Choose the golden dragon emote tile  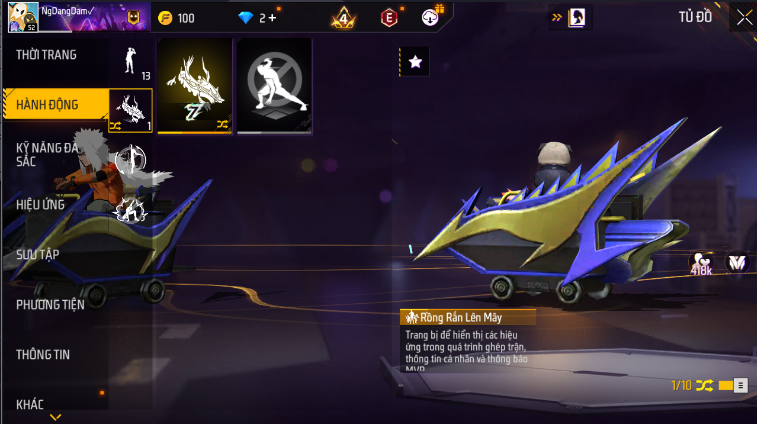pos(194,86)
